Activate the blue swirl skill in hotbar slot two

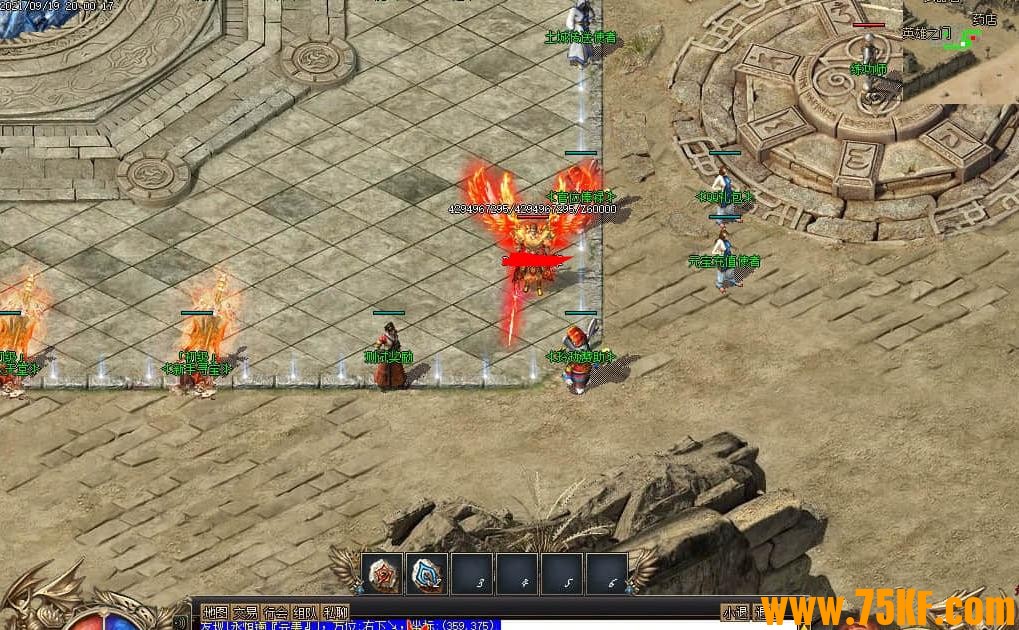427,574
